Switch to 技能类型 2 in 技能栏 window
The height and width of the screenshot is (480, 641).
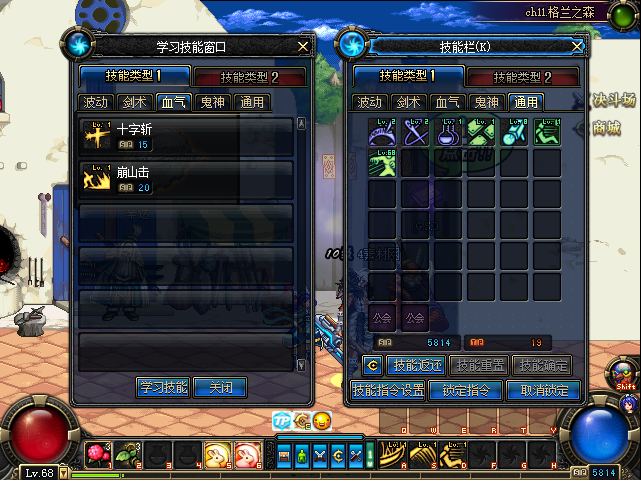pos(524,77)
